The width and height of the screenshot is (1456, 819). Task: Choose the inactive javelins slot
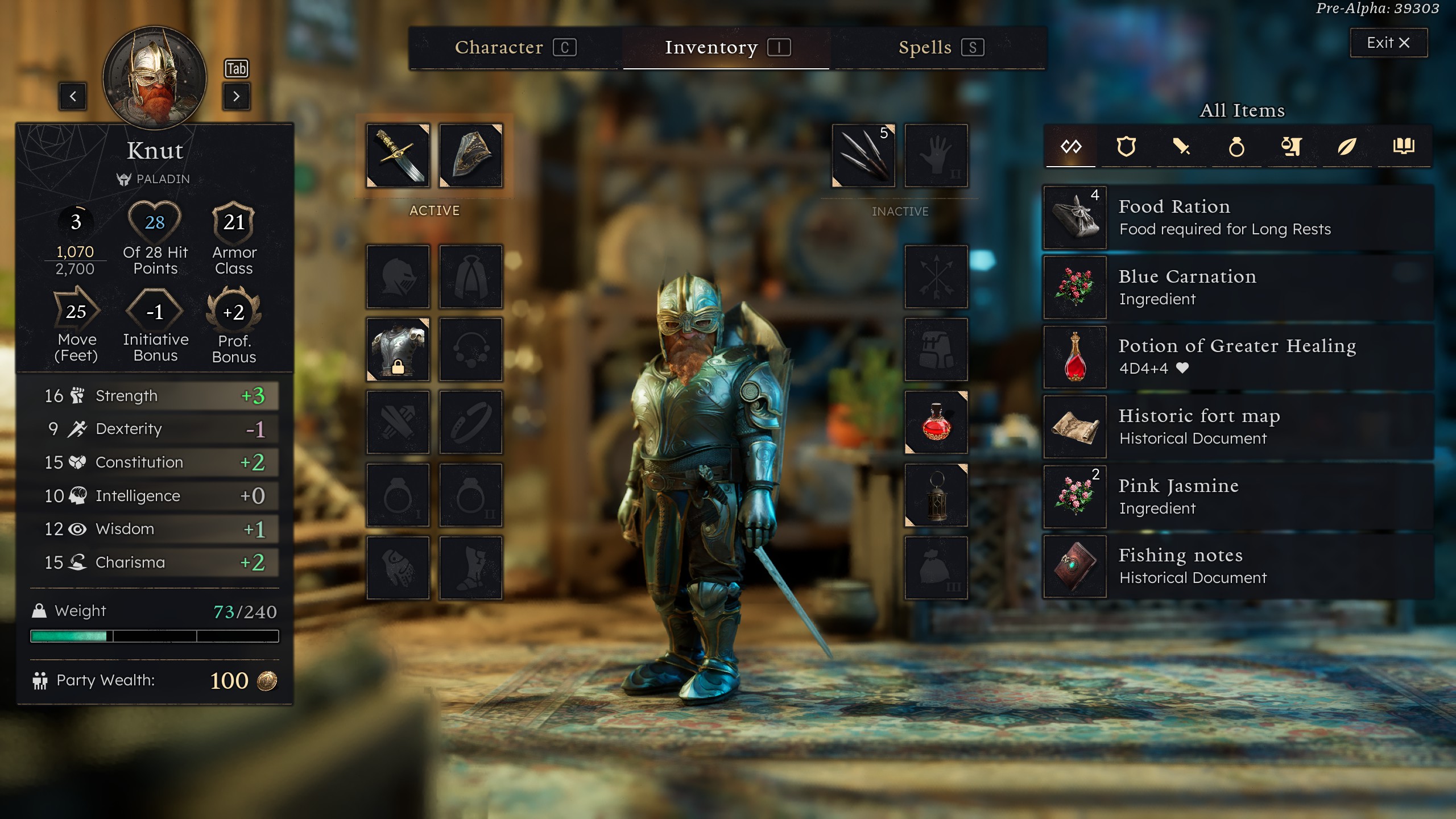863,156
